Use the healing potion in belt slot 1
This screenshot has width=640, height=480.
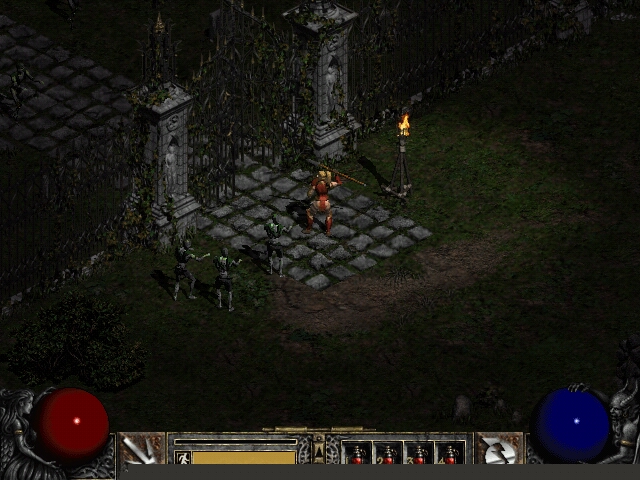[357, 454]
